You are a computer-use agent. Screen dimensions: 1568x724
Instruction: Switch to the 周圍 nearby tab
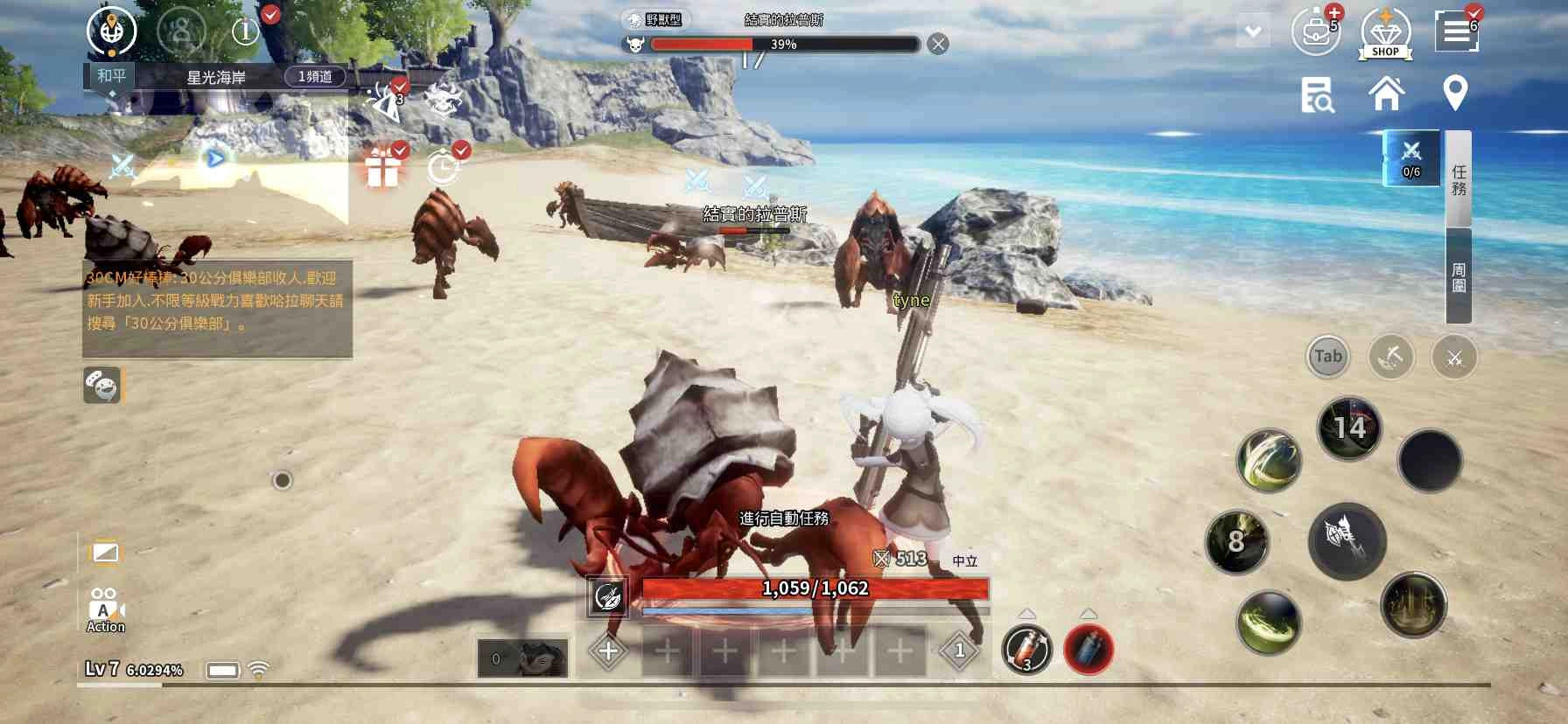pyautogui.click(x=1459, y=276)
